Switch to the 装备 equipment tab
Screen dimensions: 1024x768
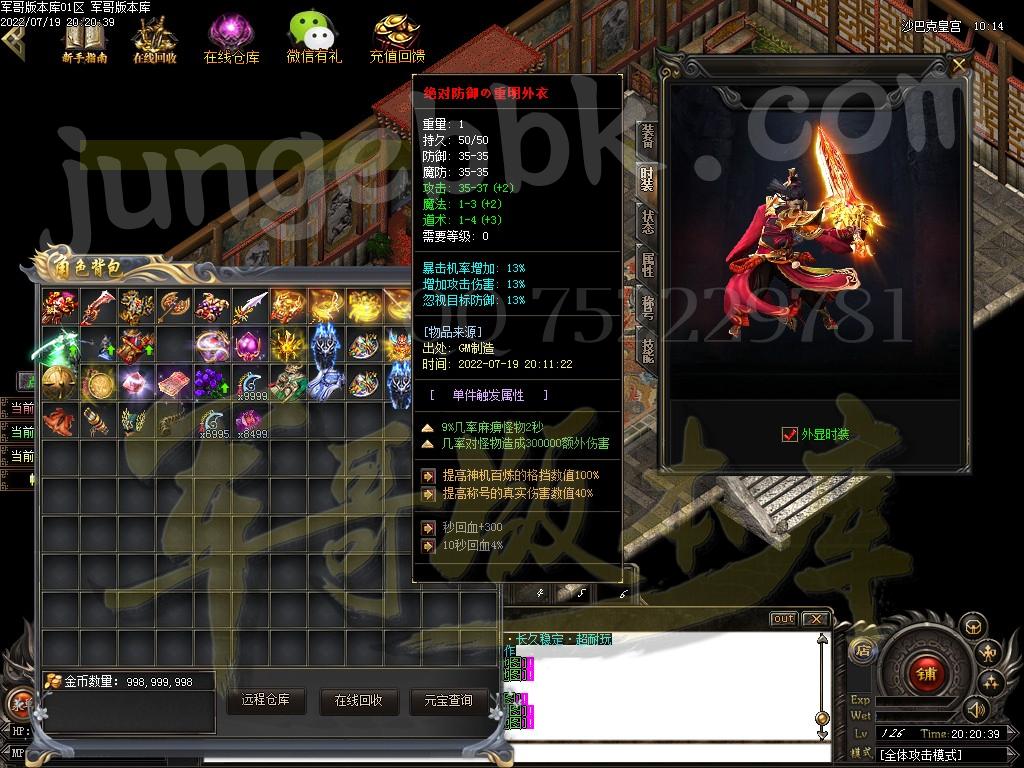pos(647,136)
